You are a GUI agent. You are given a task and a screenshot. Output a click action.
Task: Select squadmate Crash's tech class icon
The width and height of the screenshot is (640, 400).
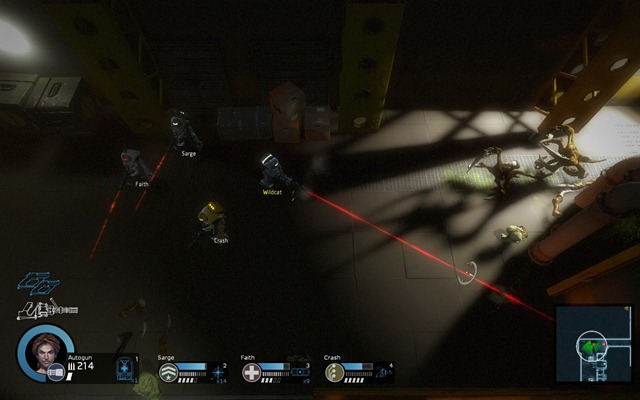point(334,373)
